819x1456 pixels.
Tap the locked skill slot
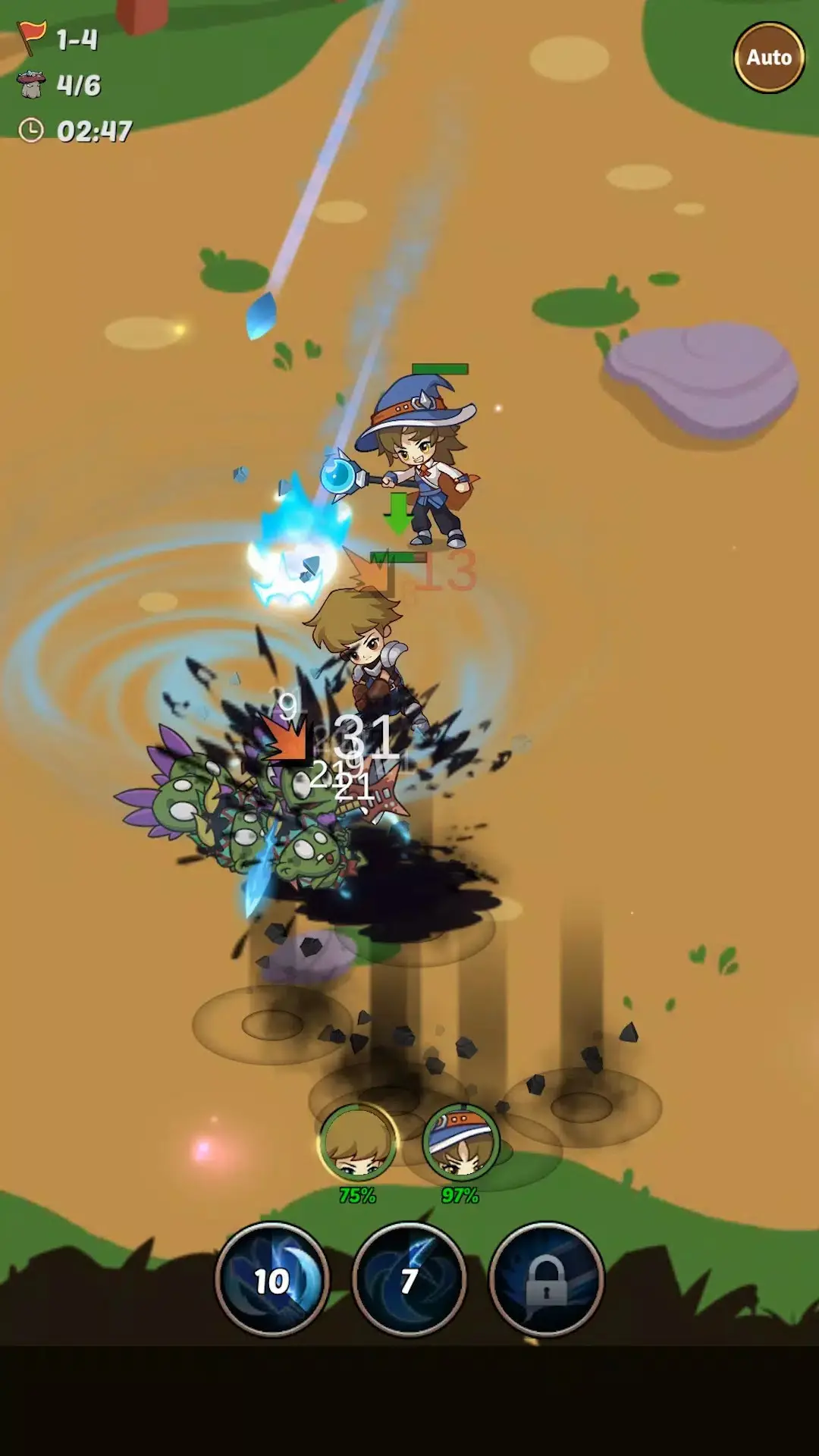546,1280
